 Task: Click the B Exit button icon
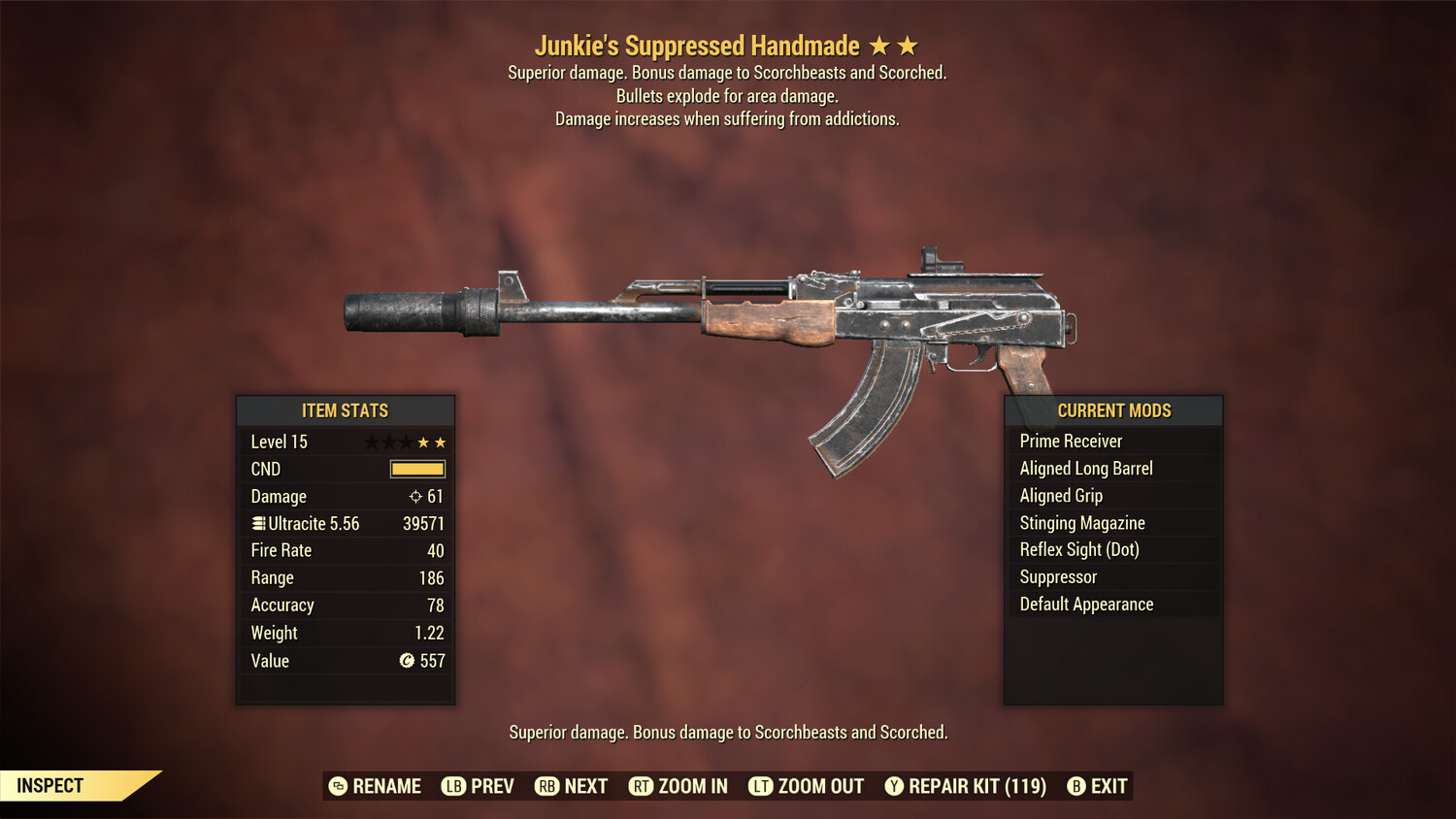pyautogui.click(x=1076, y=786)
